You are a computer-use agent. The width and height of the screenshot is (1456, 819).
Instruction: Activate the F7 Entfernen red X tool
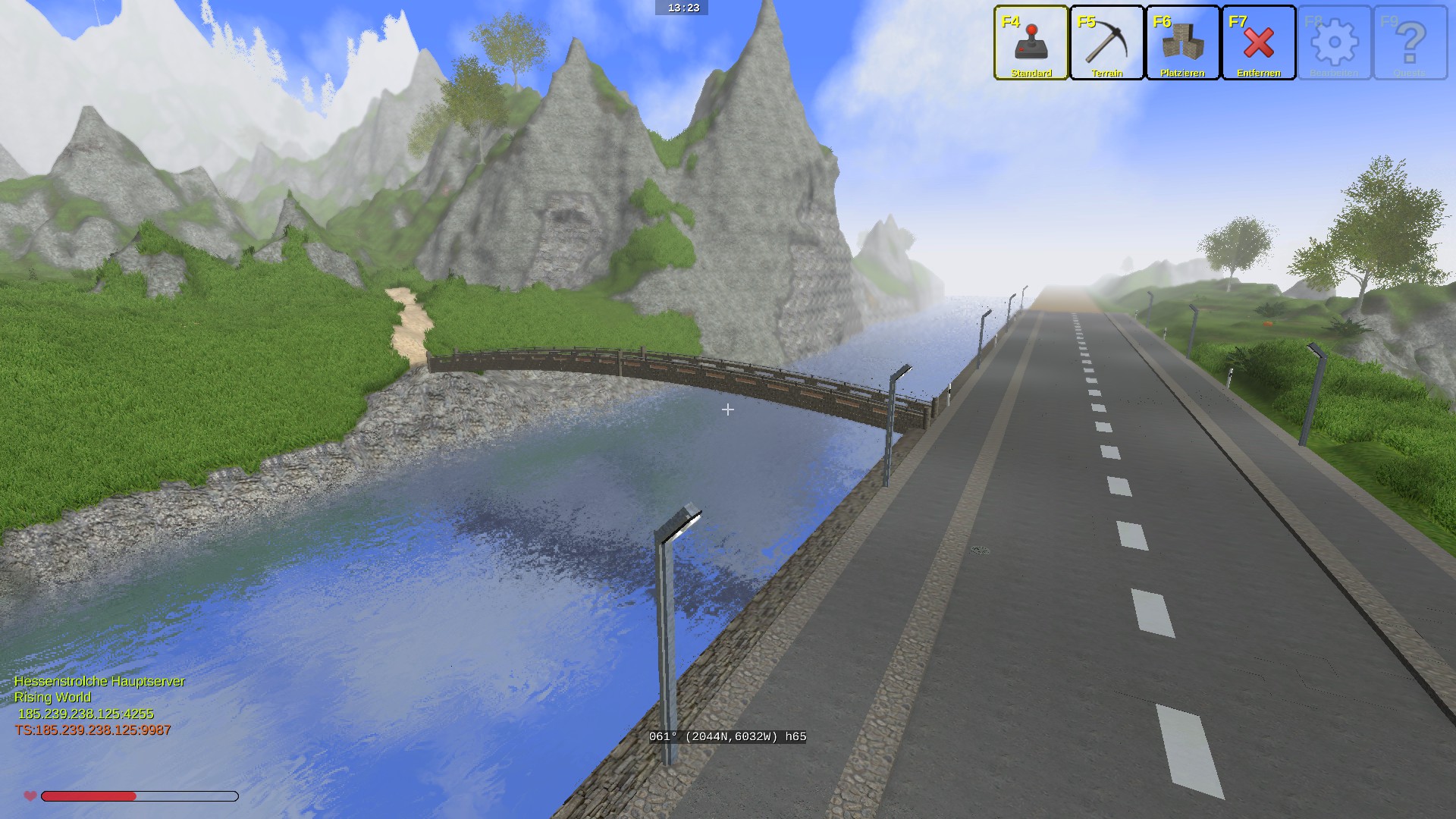(1259, 42)
